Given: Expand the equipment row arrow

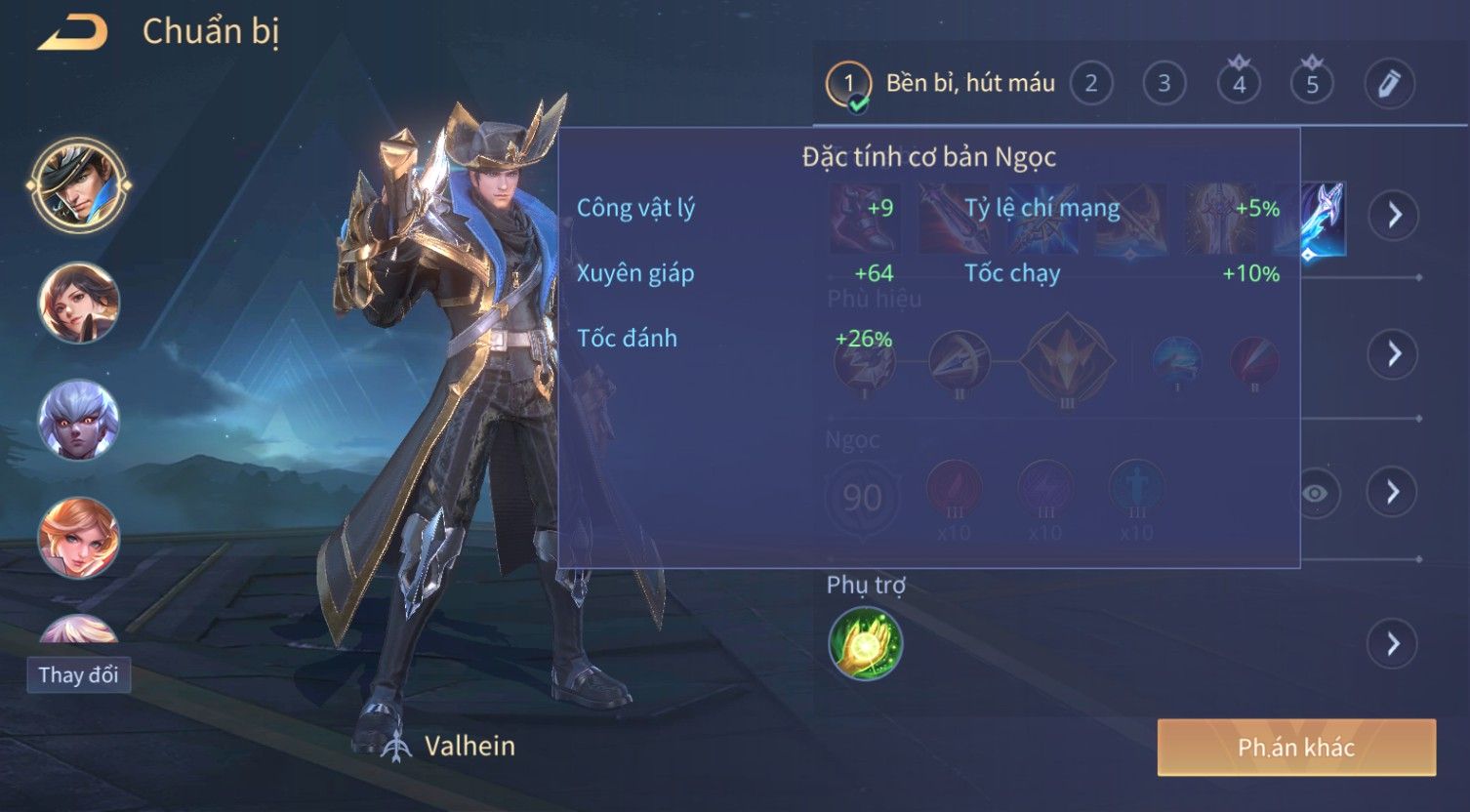Looking at the screenshot, I should [1393, 215].
